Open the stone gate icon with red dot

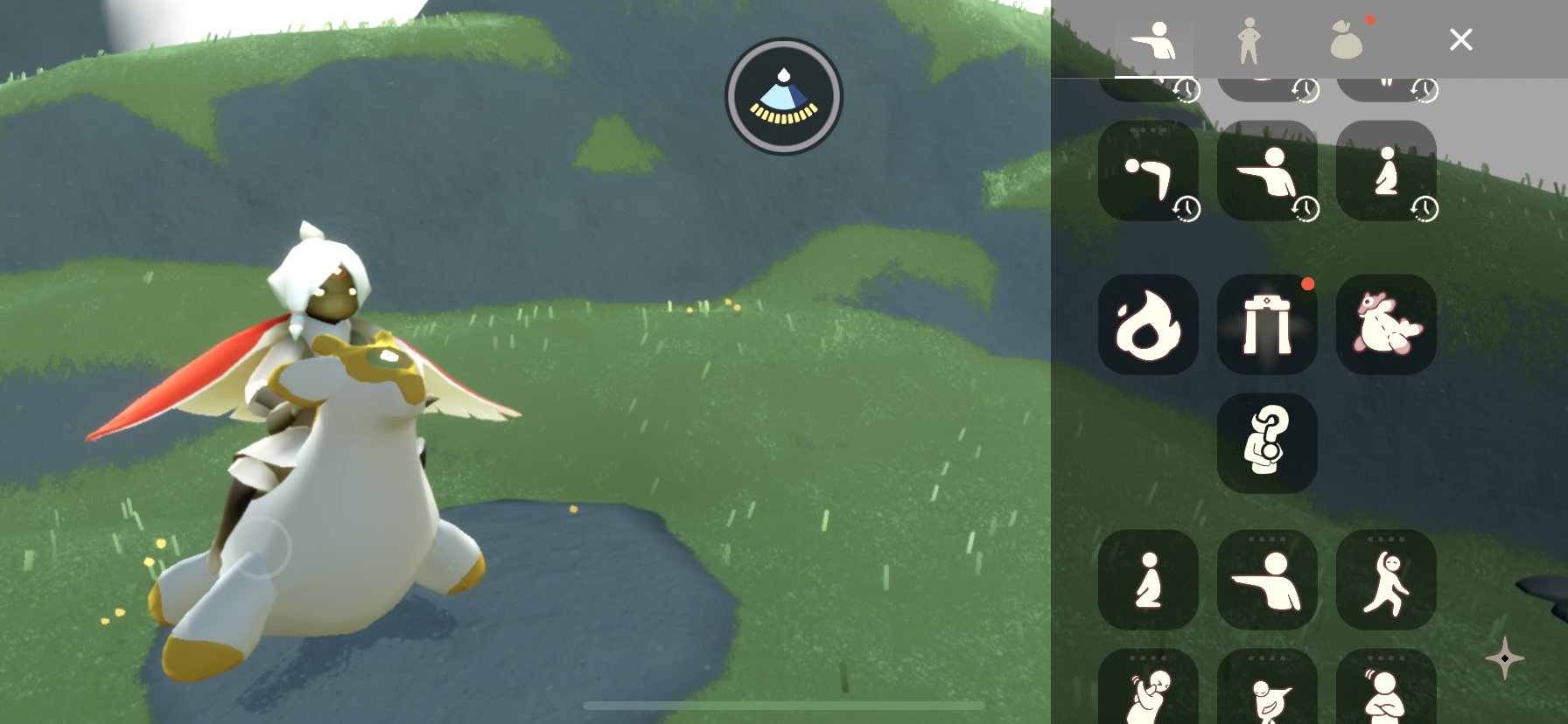[1267, 324]
